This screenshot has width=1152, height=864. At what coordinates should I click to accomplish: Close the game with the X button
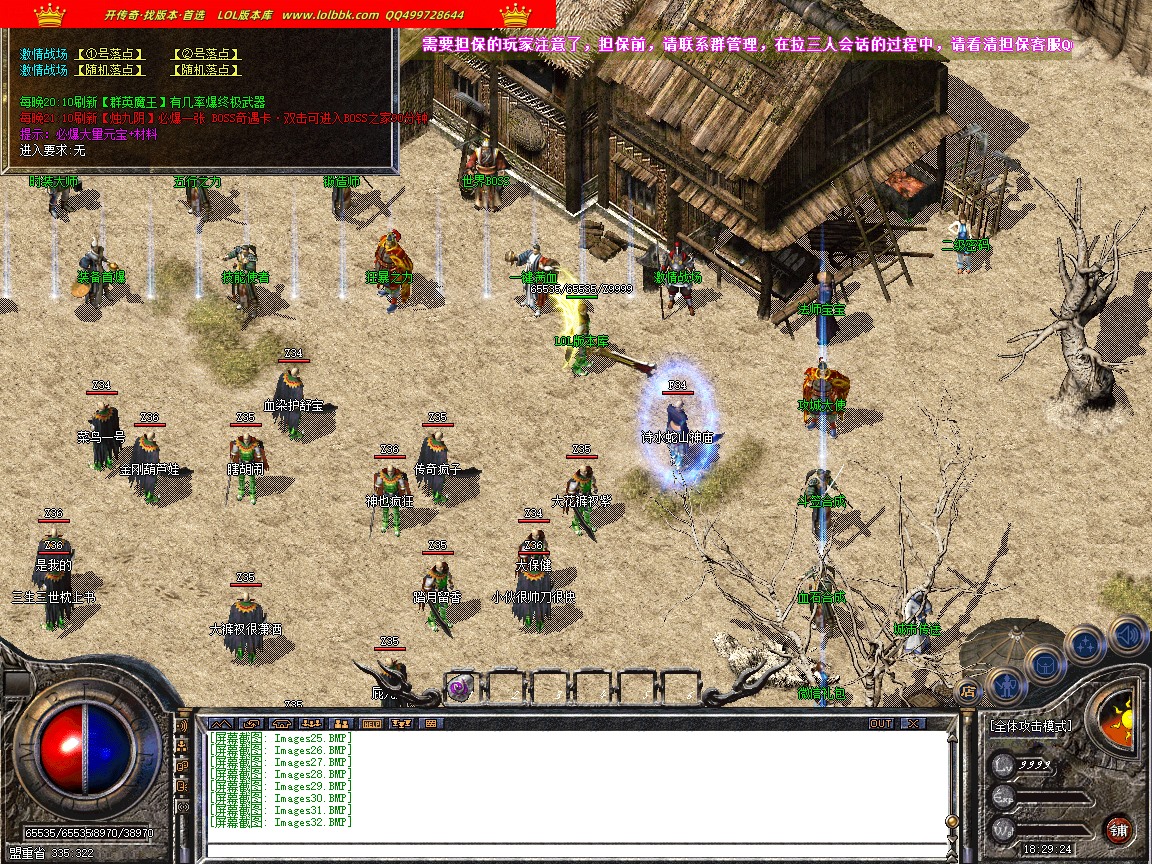coord(912,723)
